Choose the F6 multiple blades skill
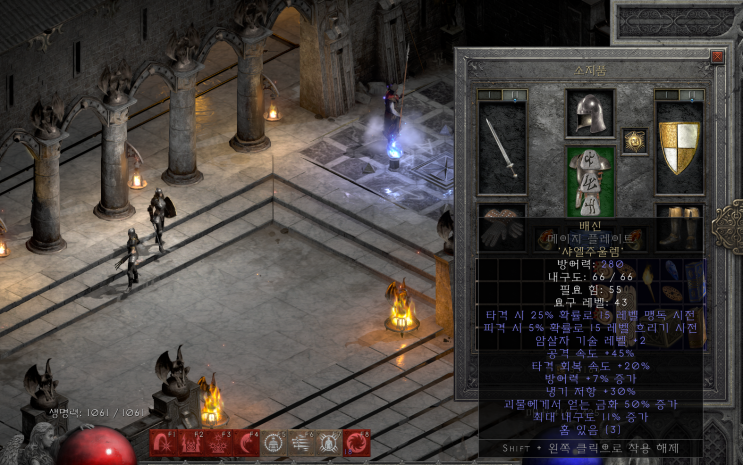The height and width of the screenshot is (465, 743). point(302,444)
